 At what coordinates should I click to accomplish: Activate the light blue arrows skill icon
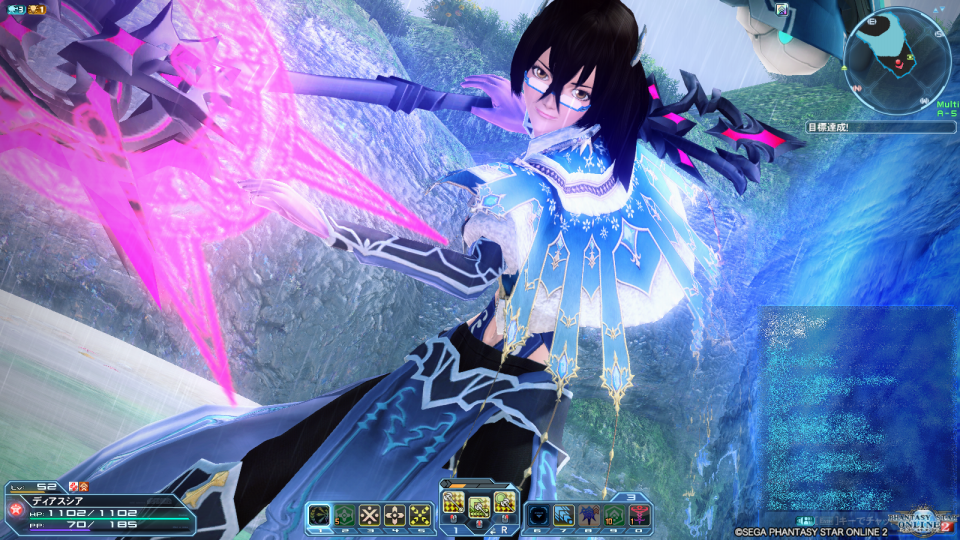tap(564, 513)
